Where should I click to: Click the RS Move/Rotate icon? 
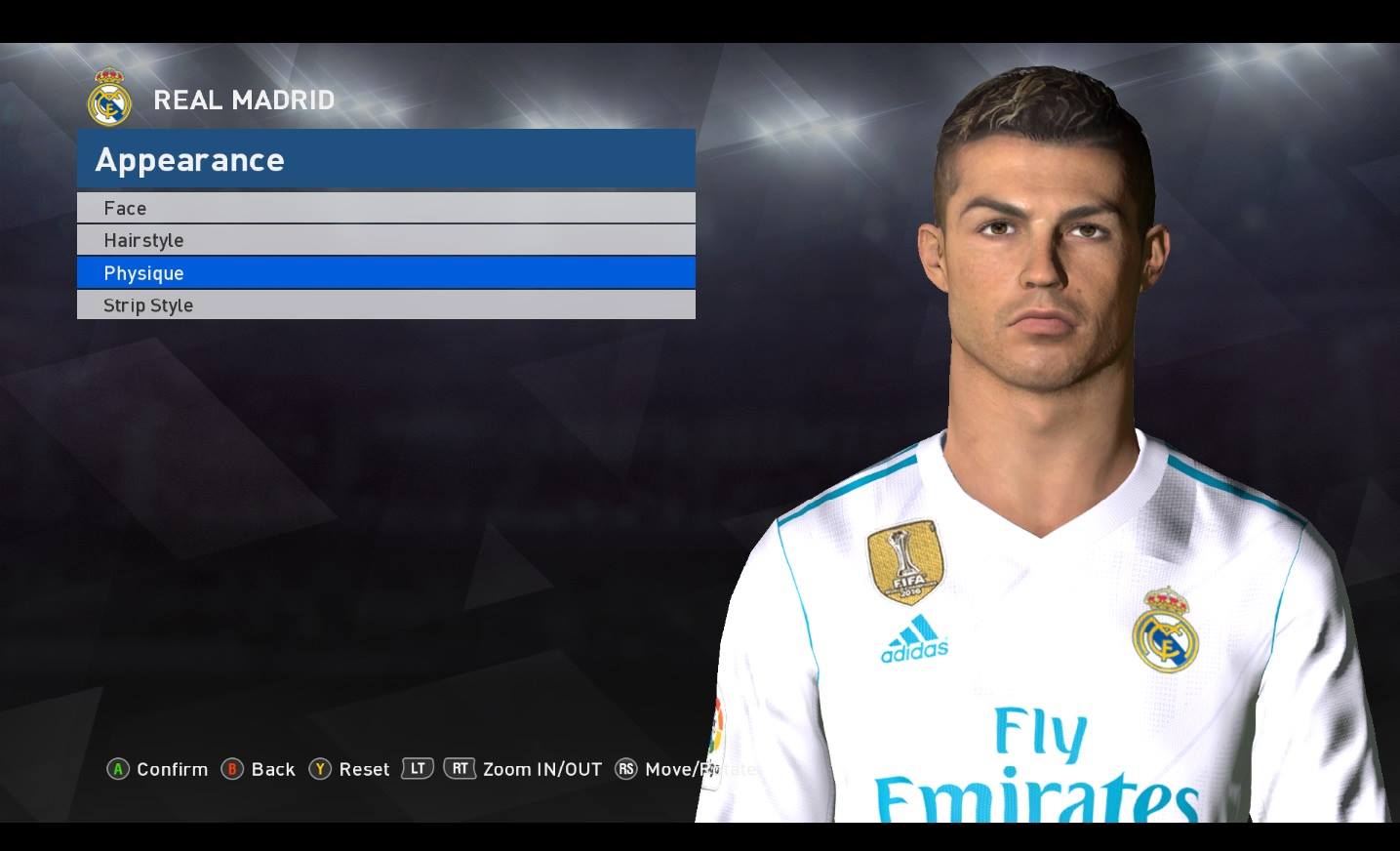(625, 769)
